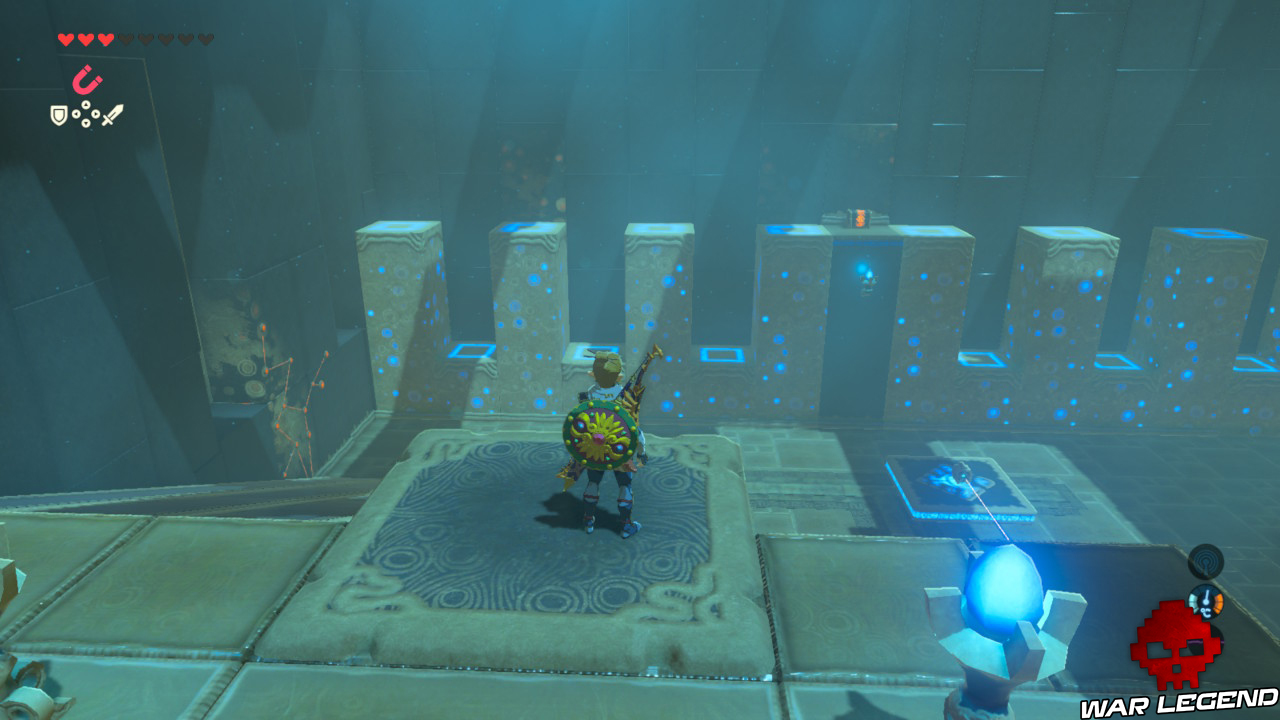The image size is (1280, 720).
Task: Select the Magnesis rune icon
Action: click(88, 80)
